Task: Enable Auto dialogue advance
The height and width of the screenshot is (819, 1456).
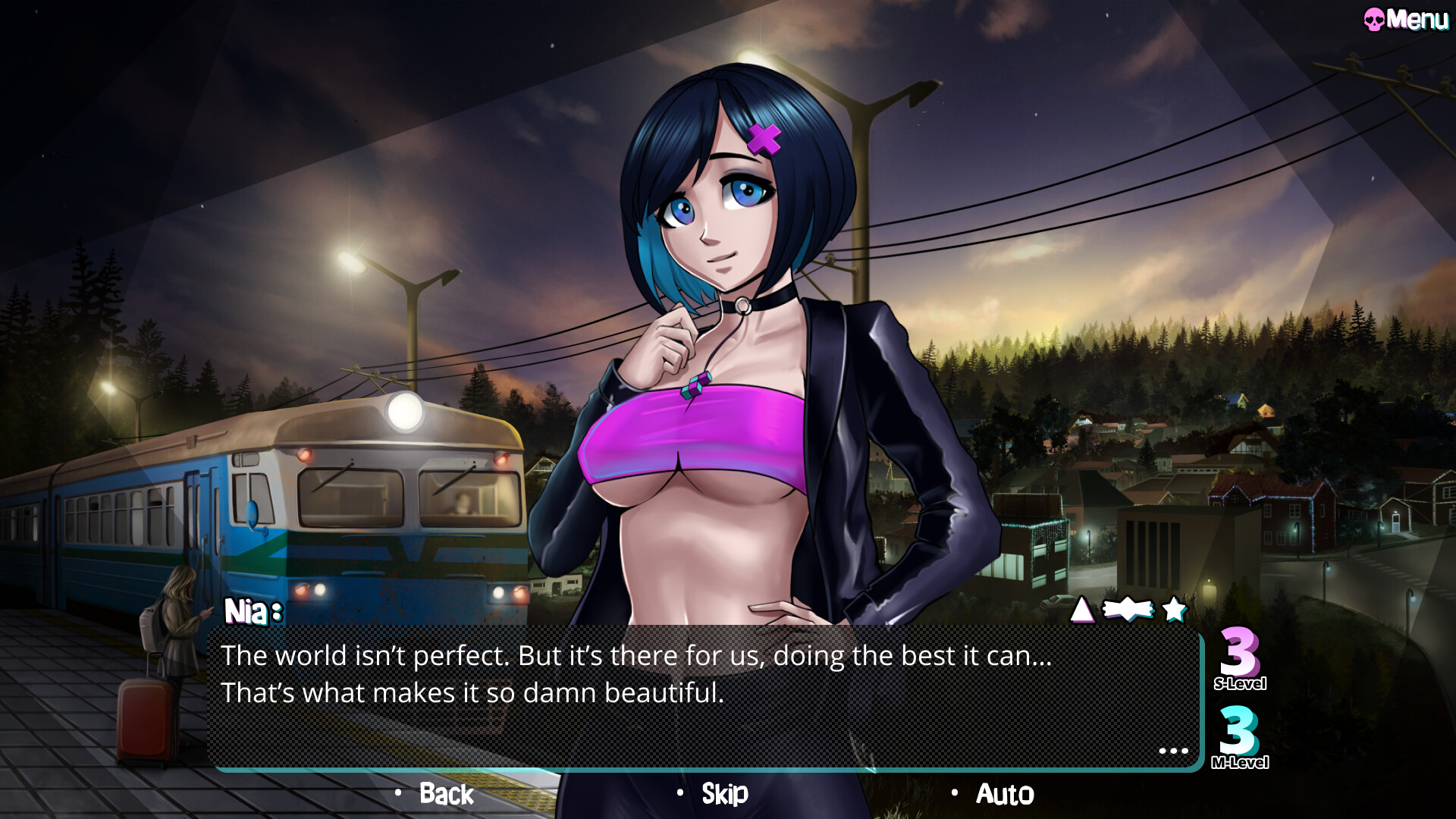Action: [x=1004, y=794]
